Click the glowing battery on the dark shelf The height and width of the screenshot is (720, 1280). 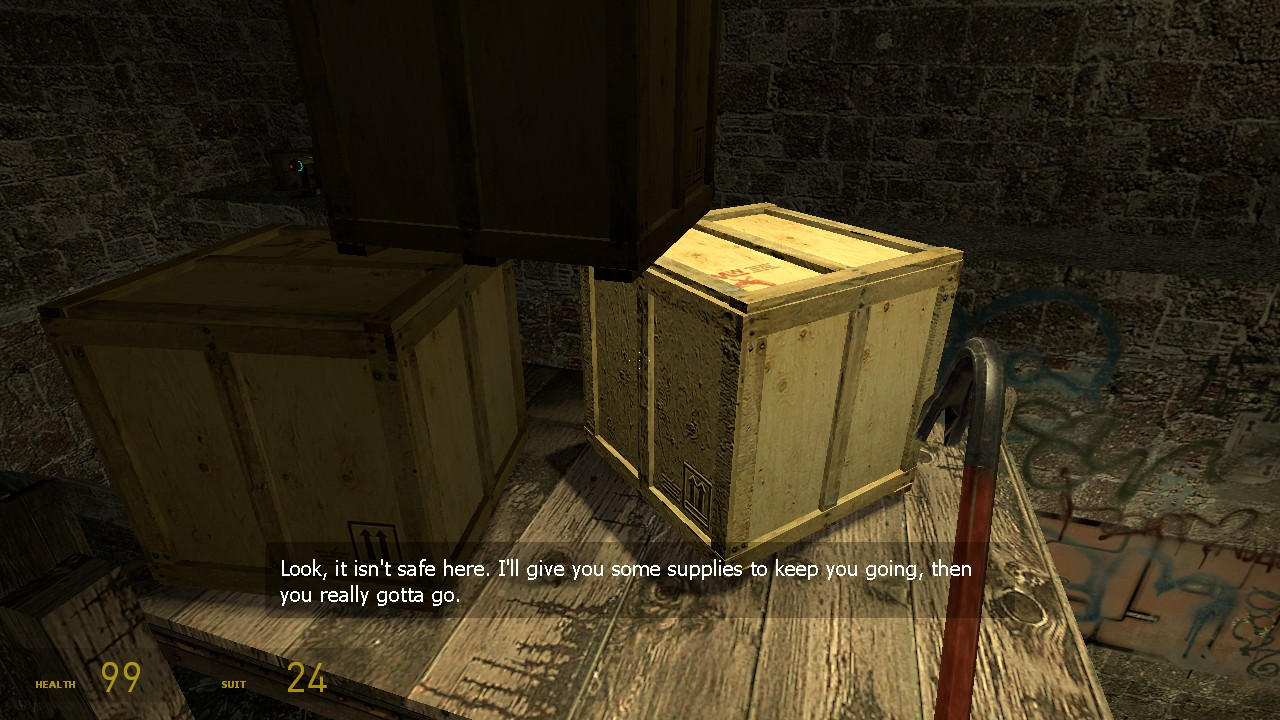[x=294, y=167]
